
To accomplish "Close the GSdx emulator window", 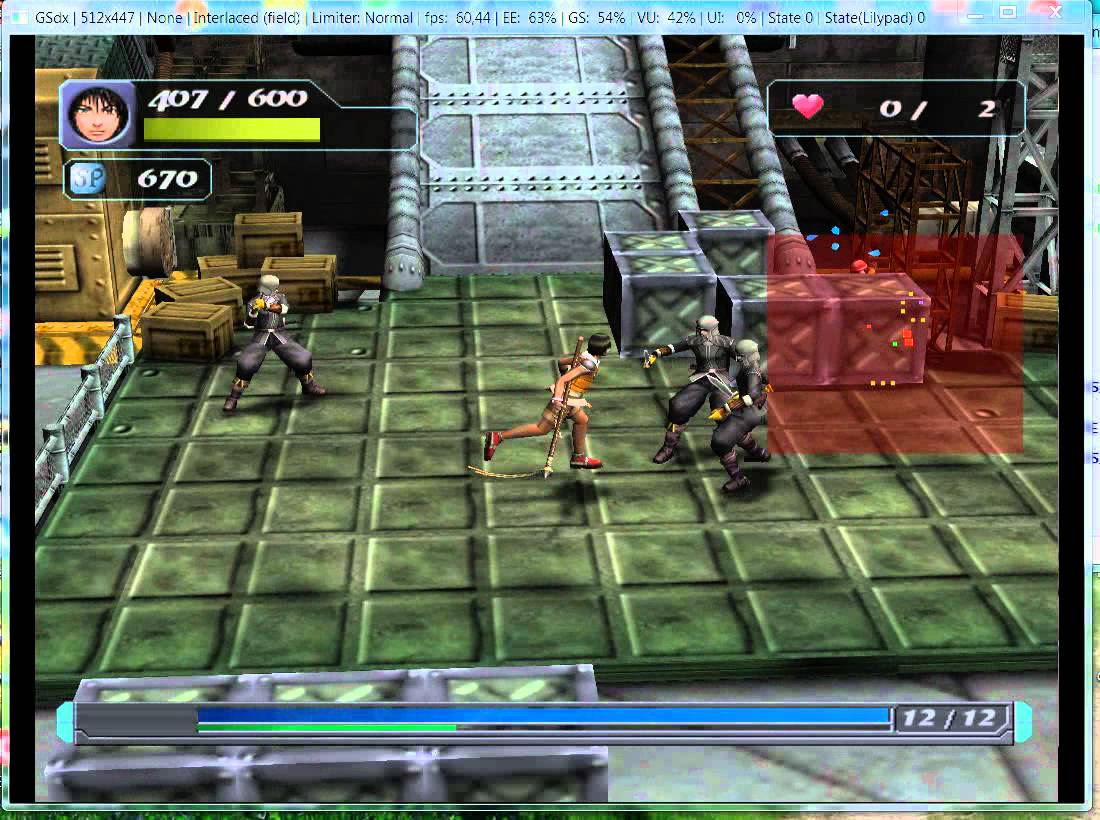I will 1055,13.
